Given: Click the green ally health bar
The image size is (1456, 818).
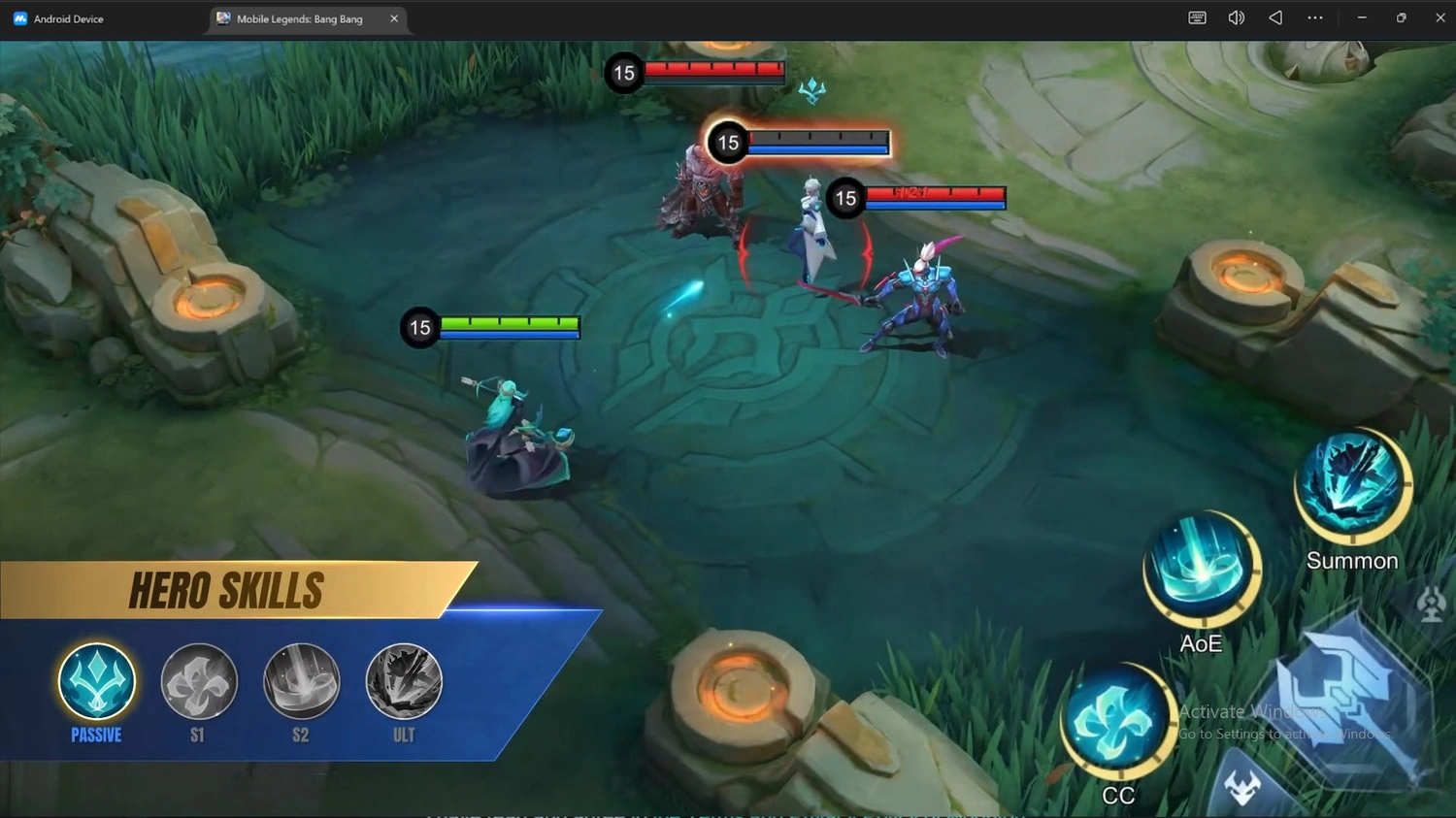Looking at the screenshot, I should click(x=509, y=321).
